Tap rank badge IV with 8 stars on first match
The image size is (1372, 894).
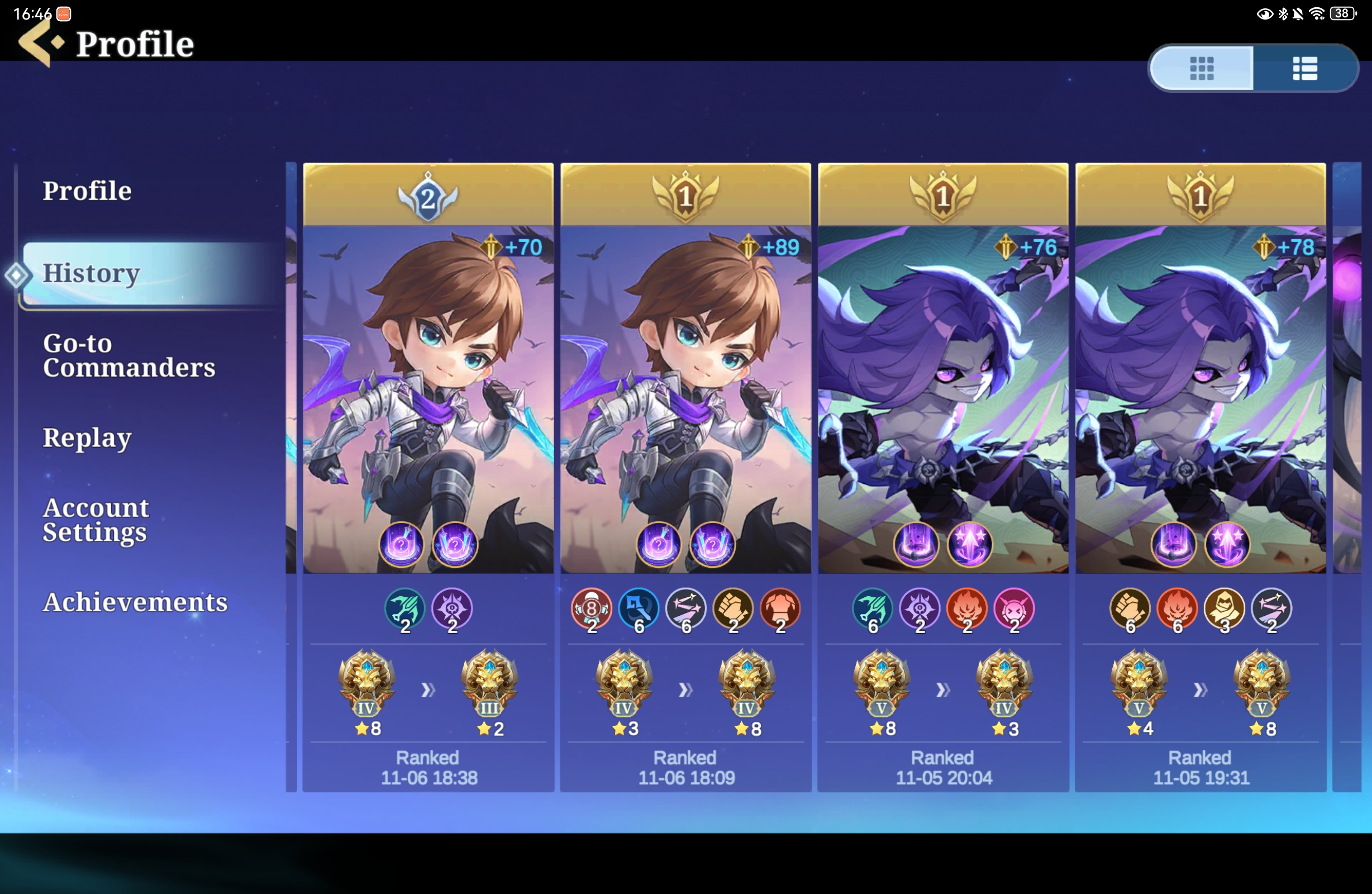coord(367,686)
